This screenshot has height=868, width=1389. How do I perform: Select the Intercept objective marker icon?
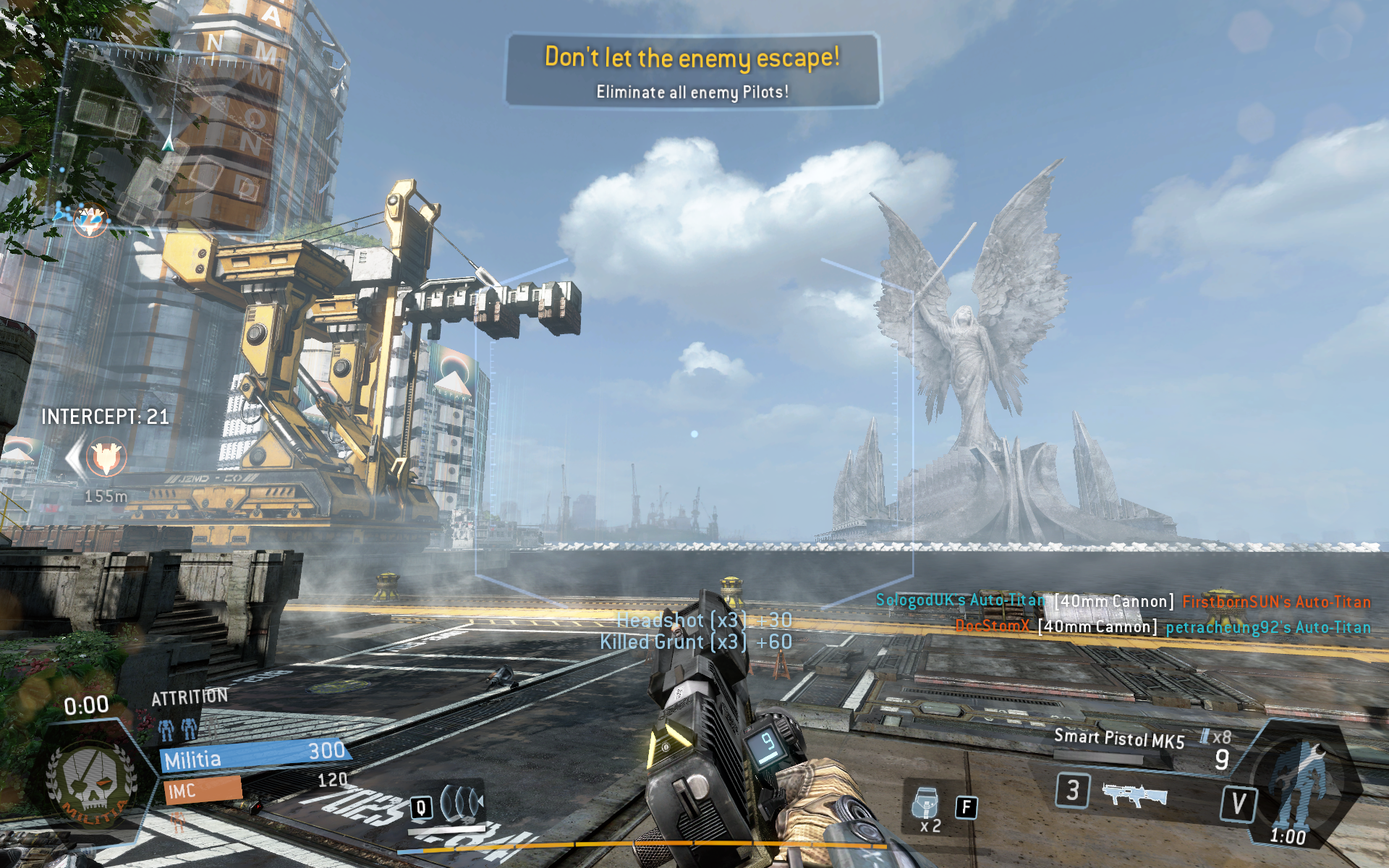point(106,457)
